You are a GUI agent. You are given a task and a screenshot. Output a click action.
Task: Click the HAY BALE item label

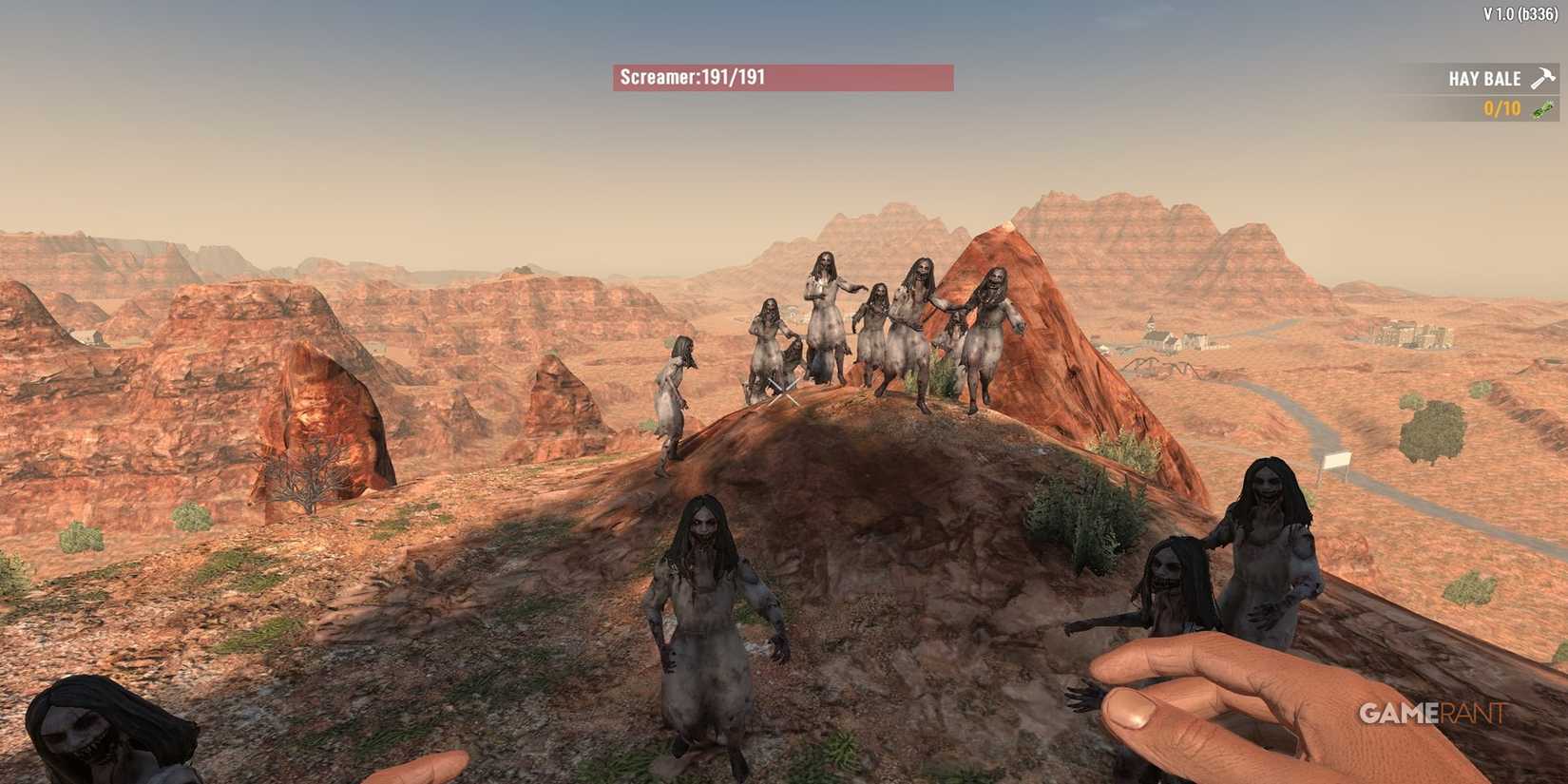tap(1486, 78)
